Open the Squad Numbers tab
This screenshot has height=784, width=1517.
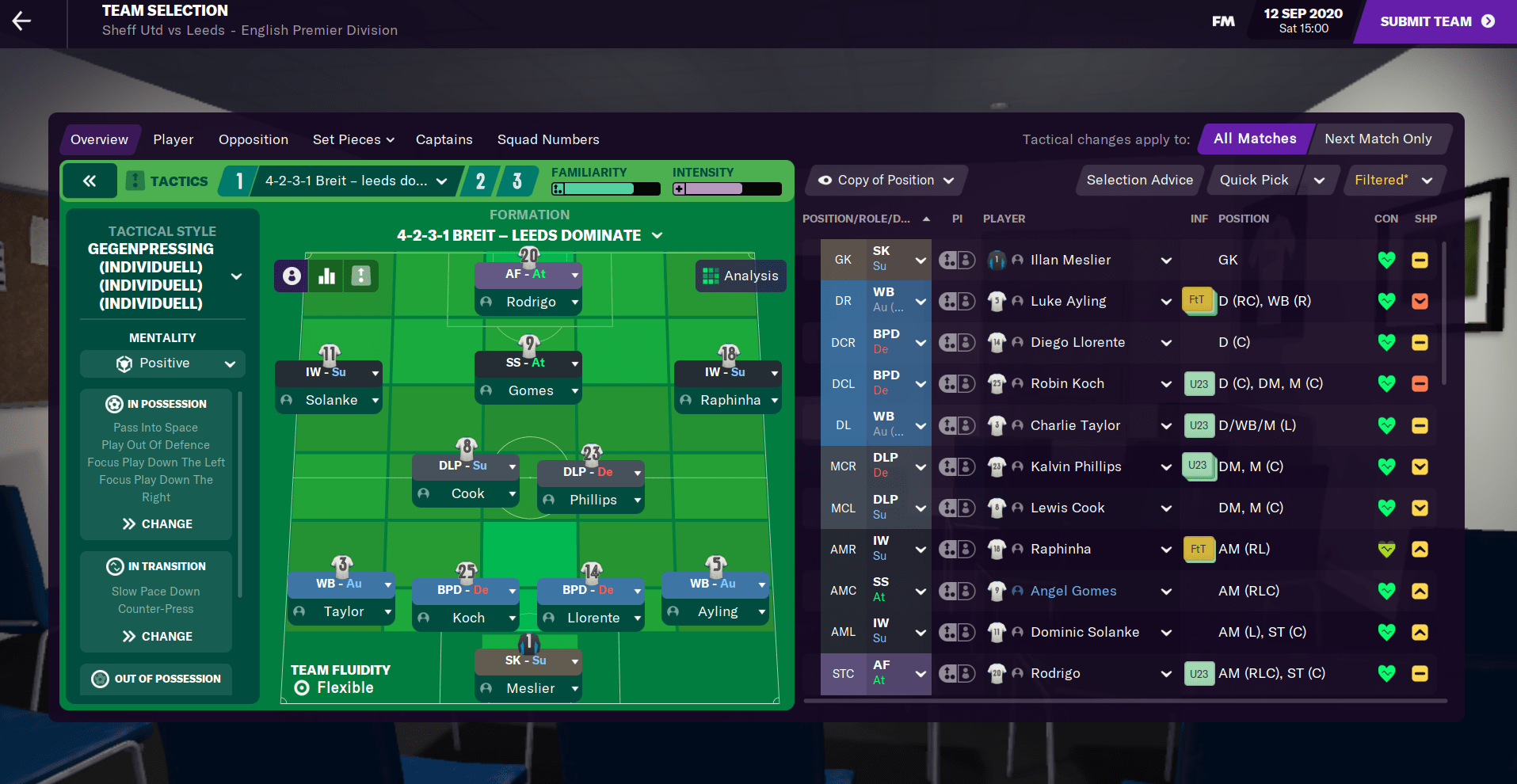click(x=547, y=139)
